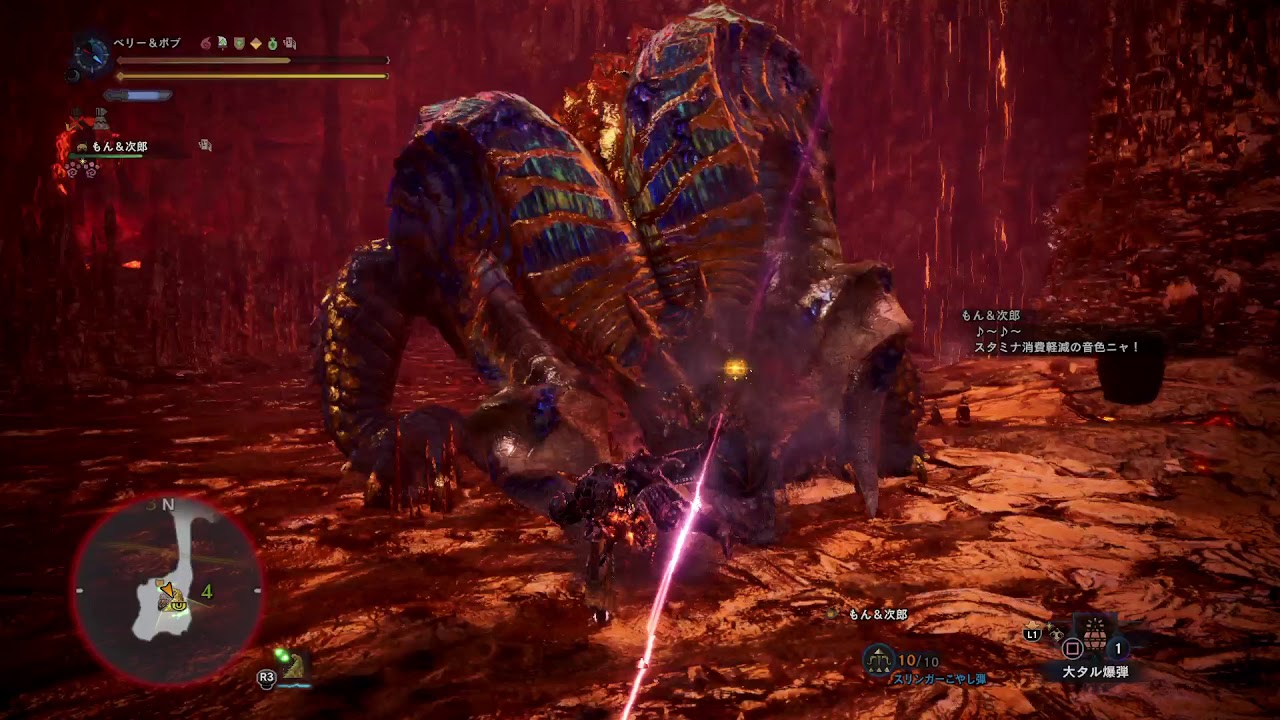This screenshot has height=720, width=1280.
Task: Click the shield defense buff icon
Action: click(239, 43)
